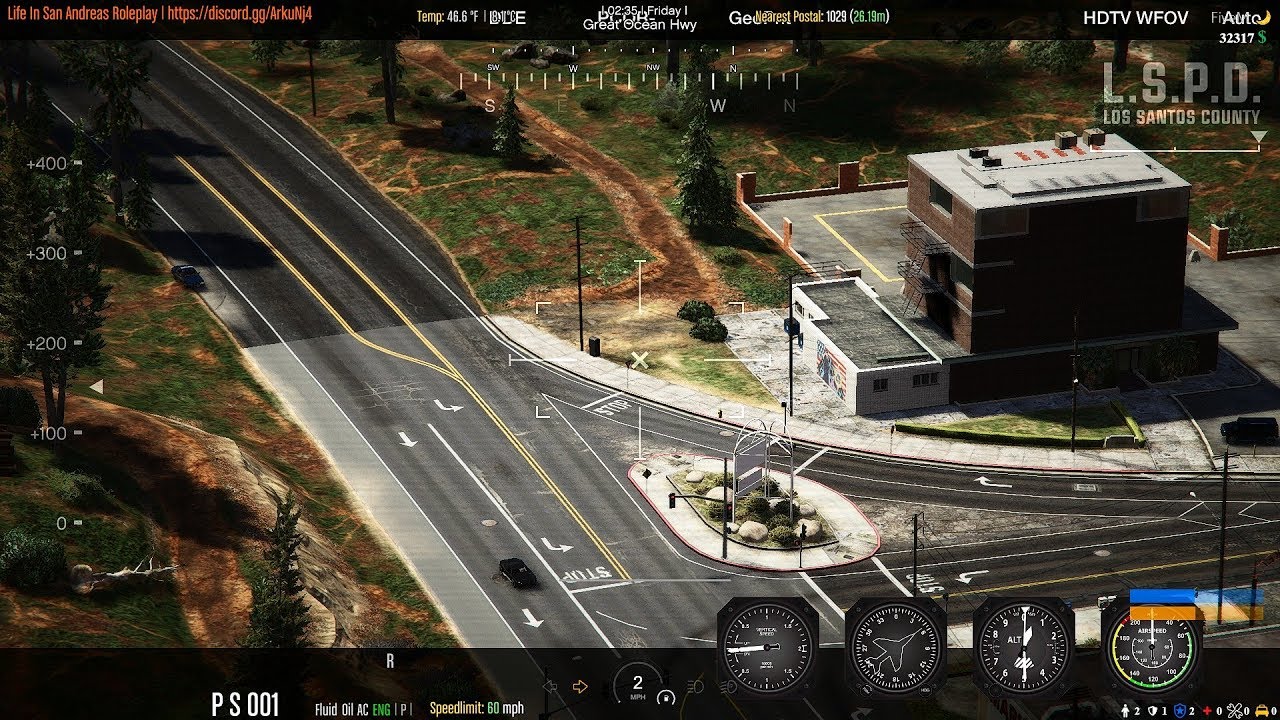Click the headlight indicator icon
The height and width of the screenshot is (720, 1280).
(701, 687)
